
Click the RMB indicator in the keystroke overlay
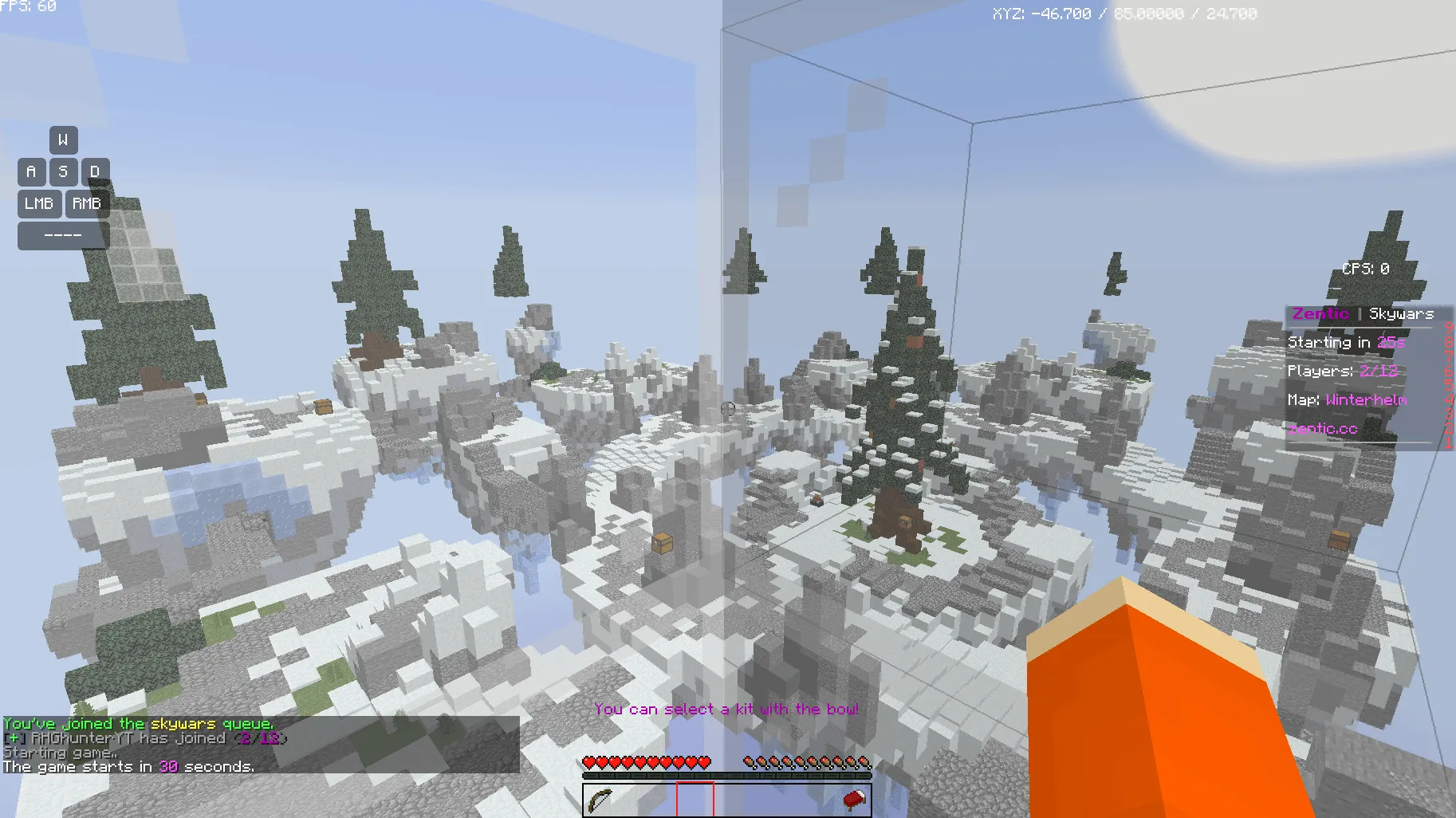pyautogui.click(x=88, y=203)
